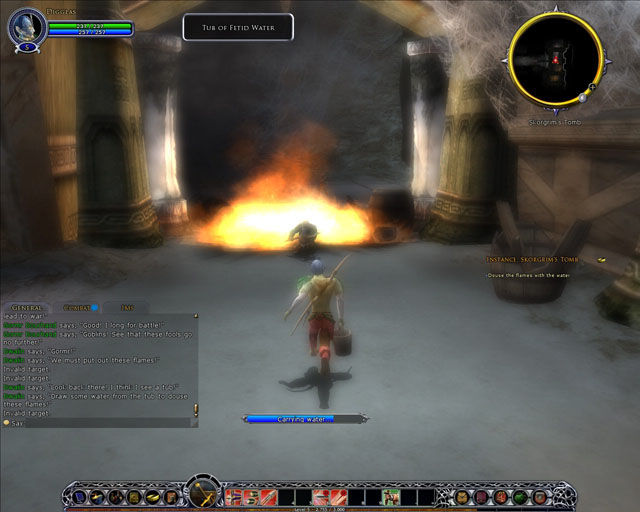Select the player portrait in the corner
The height and width of the screenshot is (512, 640).
[26, 27]
